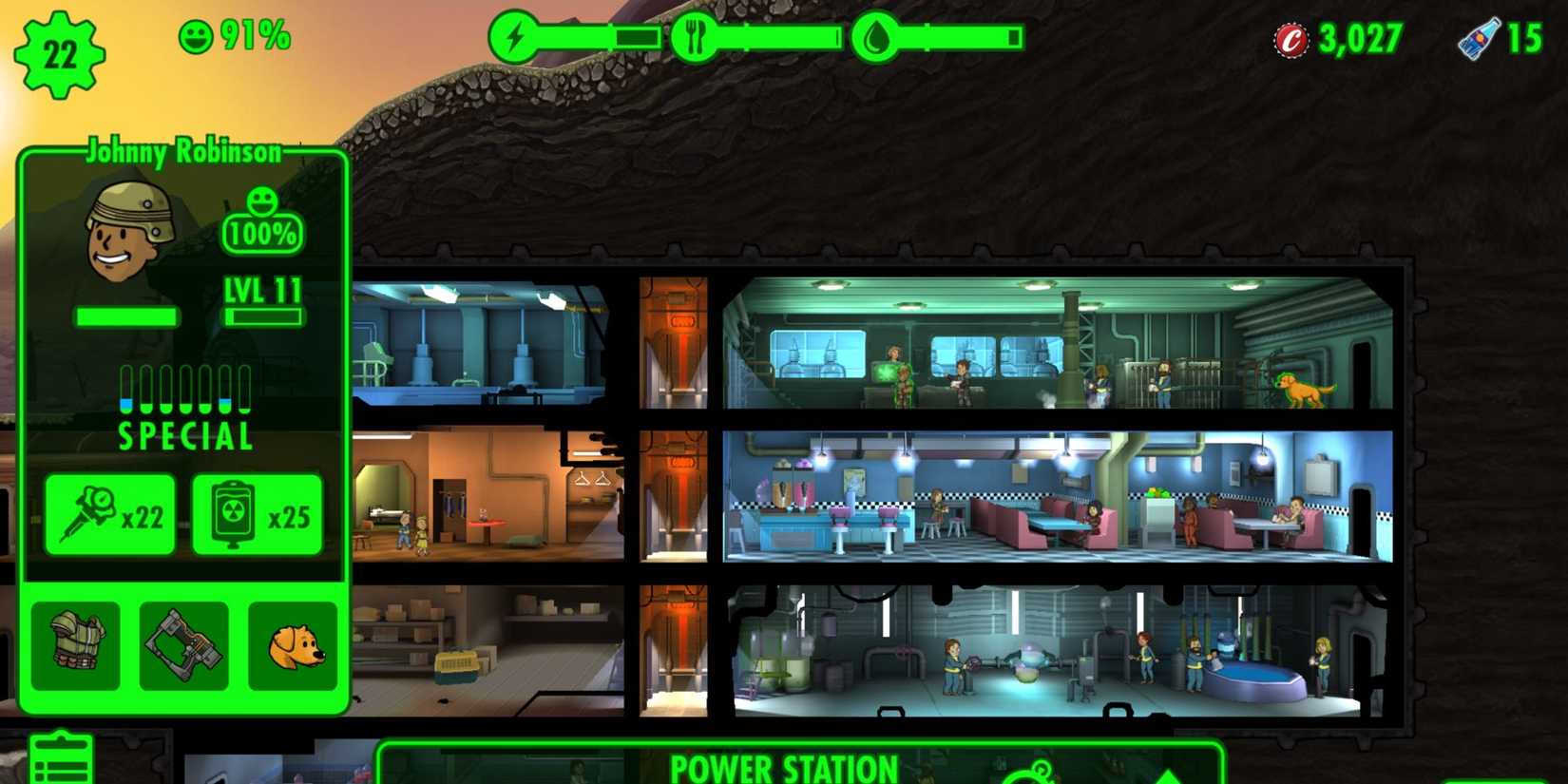Select the power lightning bolt icon
The height and width of the screenshot is (784, 1568).
coord(514,36)
